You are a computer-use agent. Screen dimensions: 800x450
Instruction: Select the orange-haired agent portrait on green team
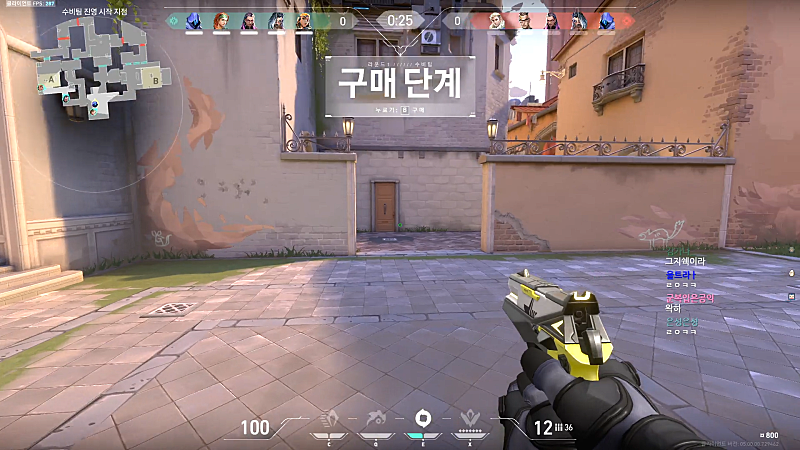point(222,20)
